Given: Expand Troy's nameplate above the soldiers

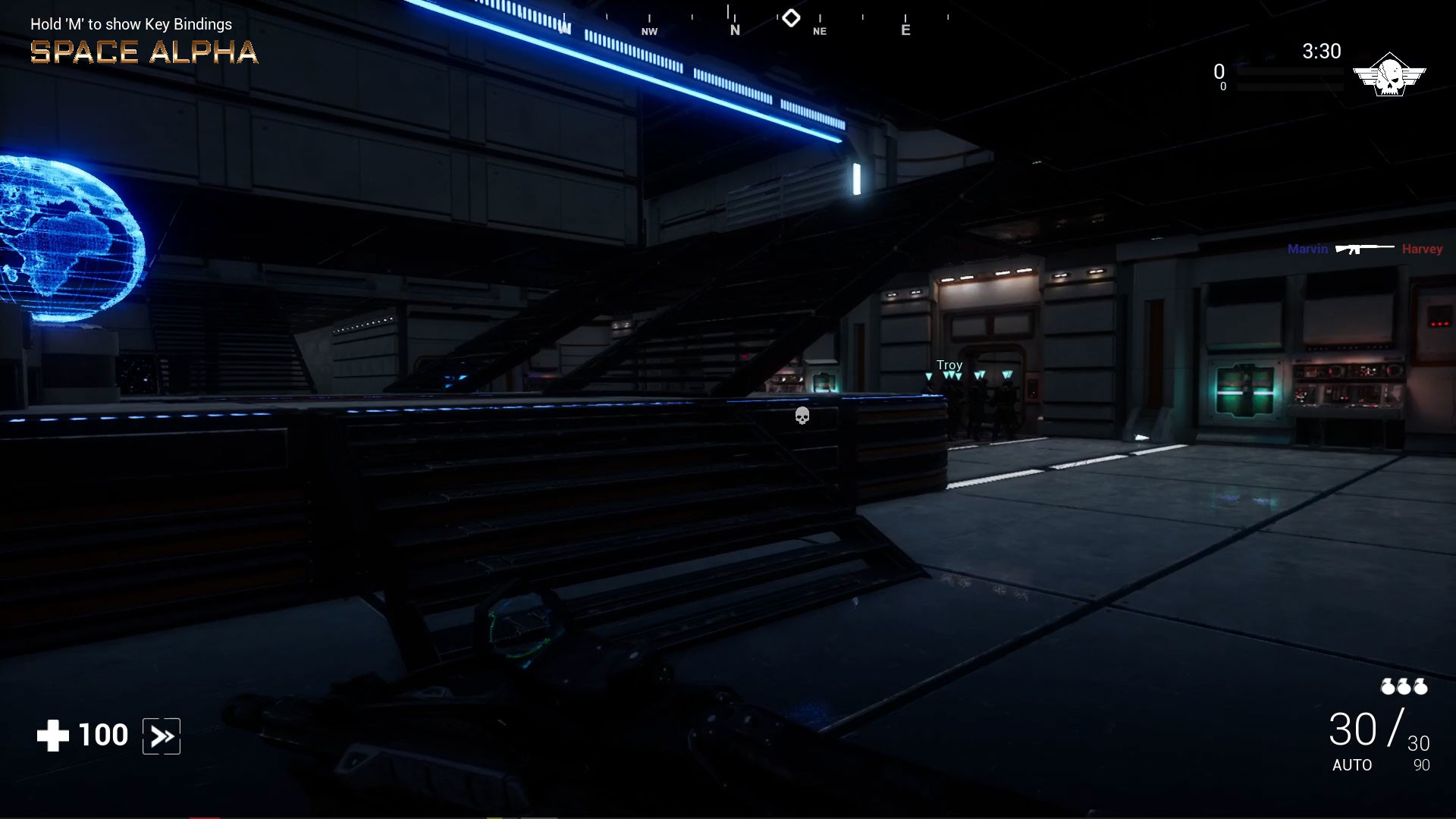Looking at the screenshot, I should tap(950, 365).
